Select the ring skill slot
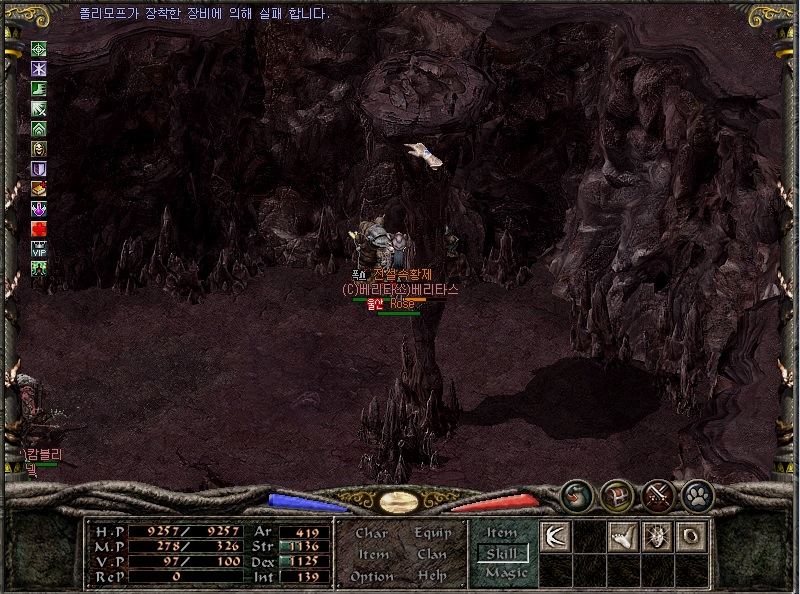This screenshot has width=800, height=594. click(691, 536)
